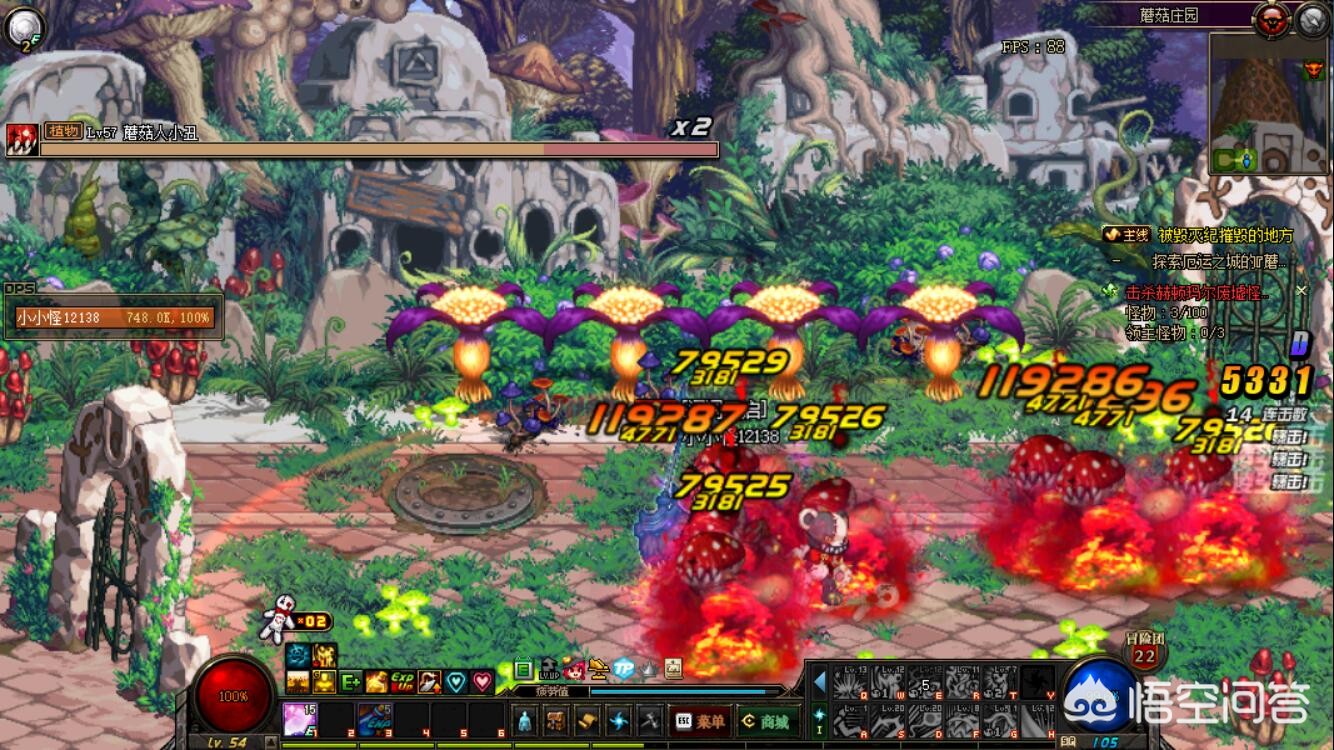This screenshot has width=1334, height=750.
Task: Click the LV.UP arrow icon
Action: (549, 669)
